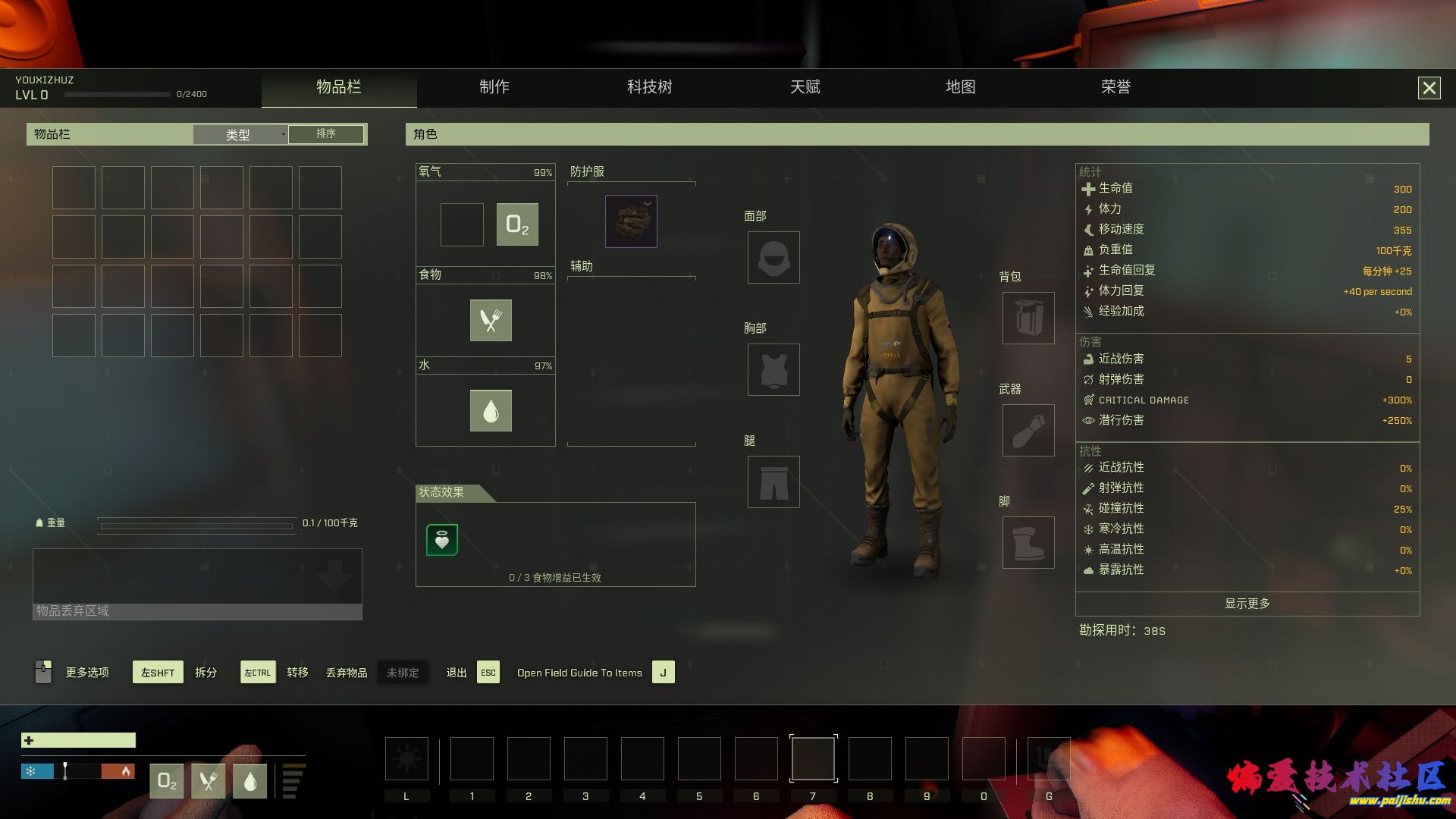The width and height of the screenshot is (1456, 819).
Task: Select the 腿 leg equipment slot
Action: [773, 482]
